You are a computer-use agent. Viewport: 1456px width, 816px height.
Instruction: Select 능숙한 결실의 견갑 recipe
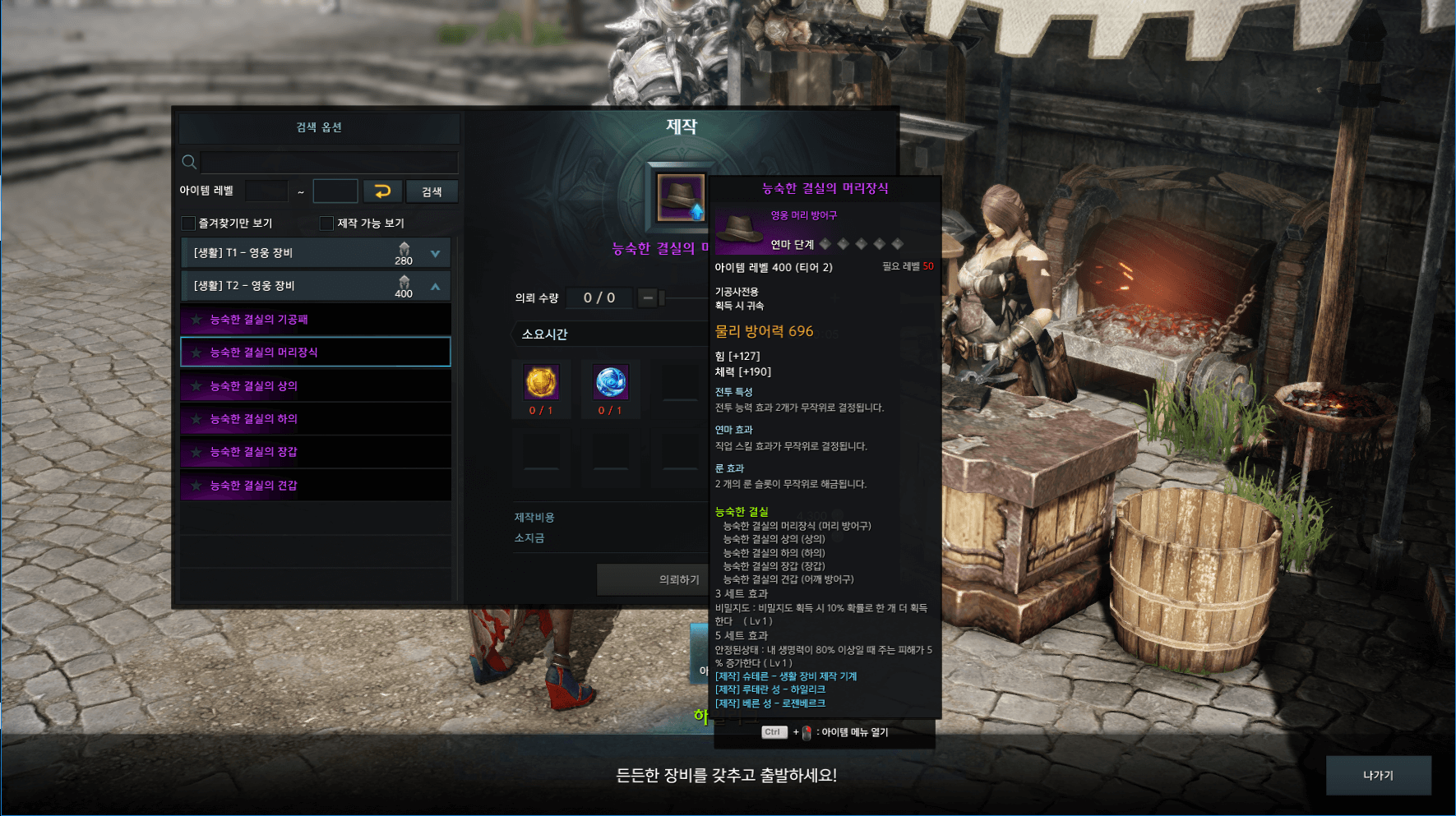pyautogui.click(x=316, y=486)
